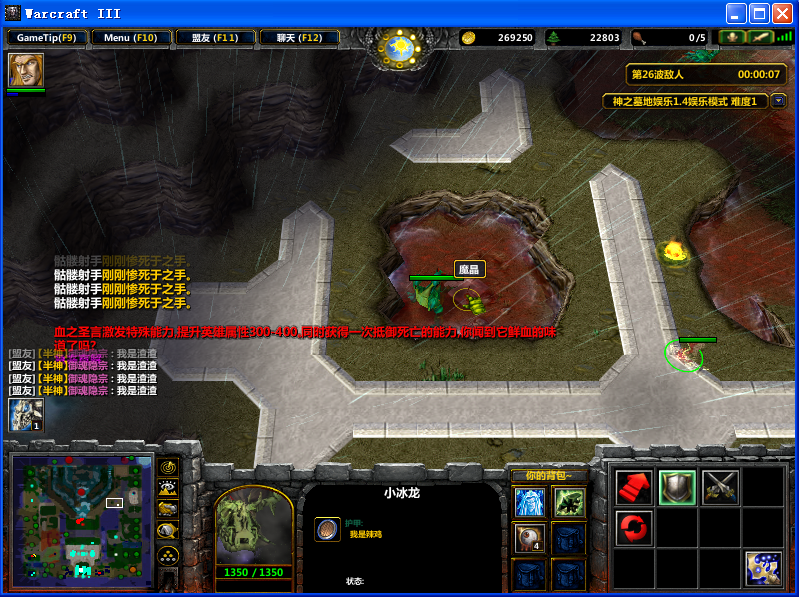Image resolution: width=799 pixels, height=597 pixels.
Task: Toggle the formation movement button
Action: (168, 554)
